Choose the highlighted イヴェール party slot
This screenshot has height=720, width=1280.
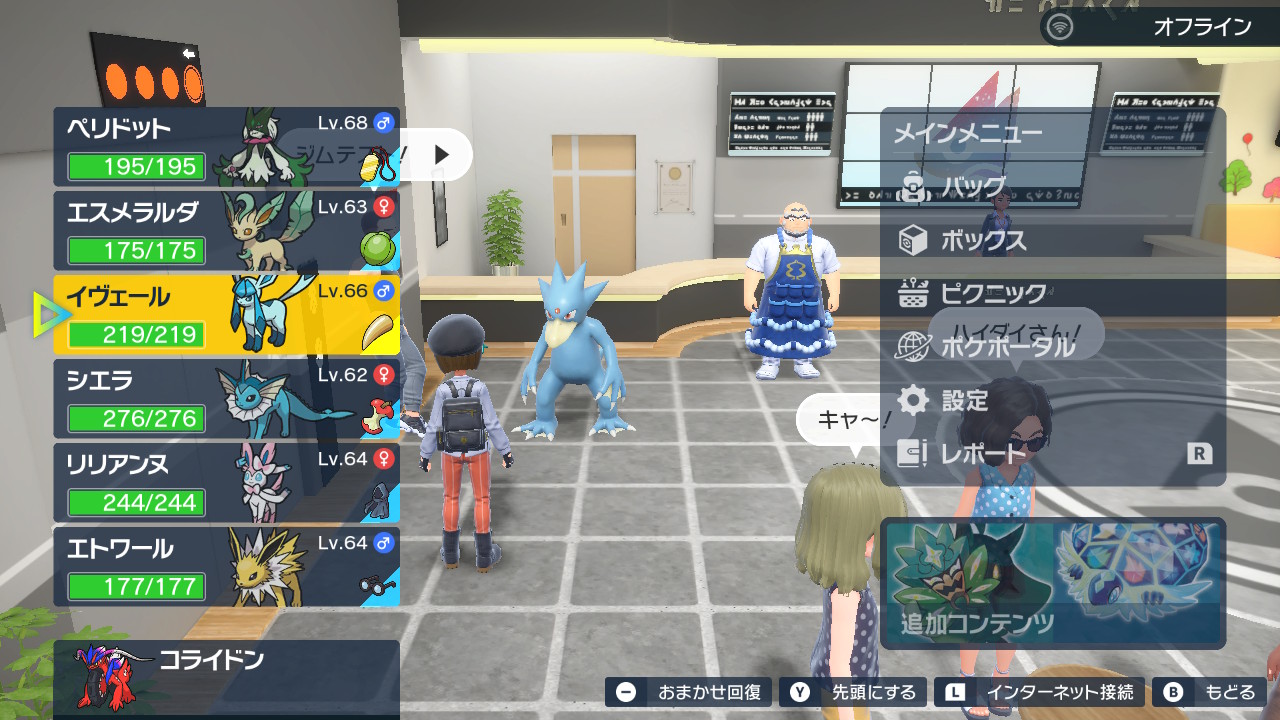(x=226, y=315)
